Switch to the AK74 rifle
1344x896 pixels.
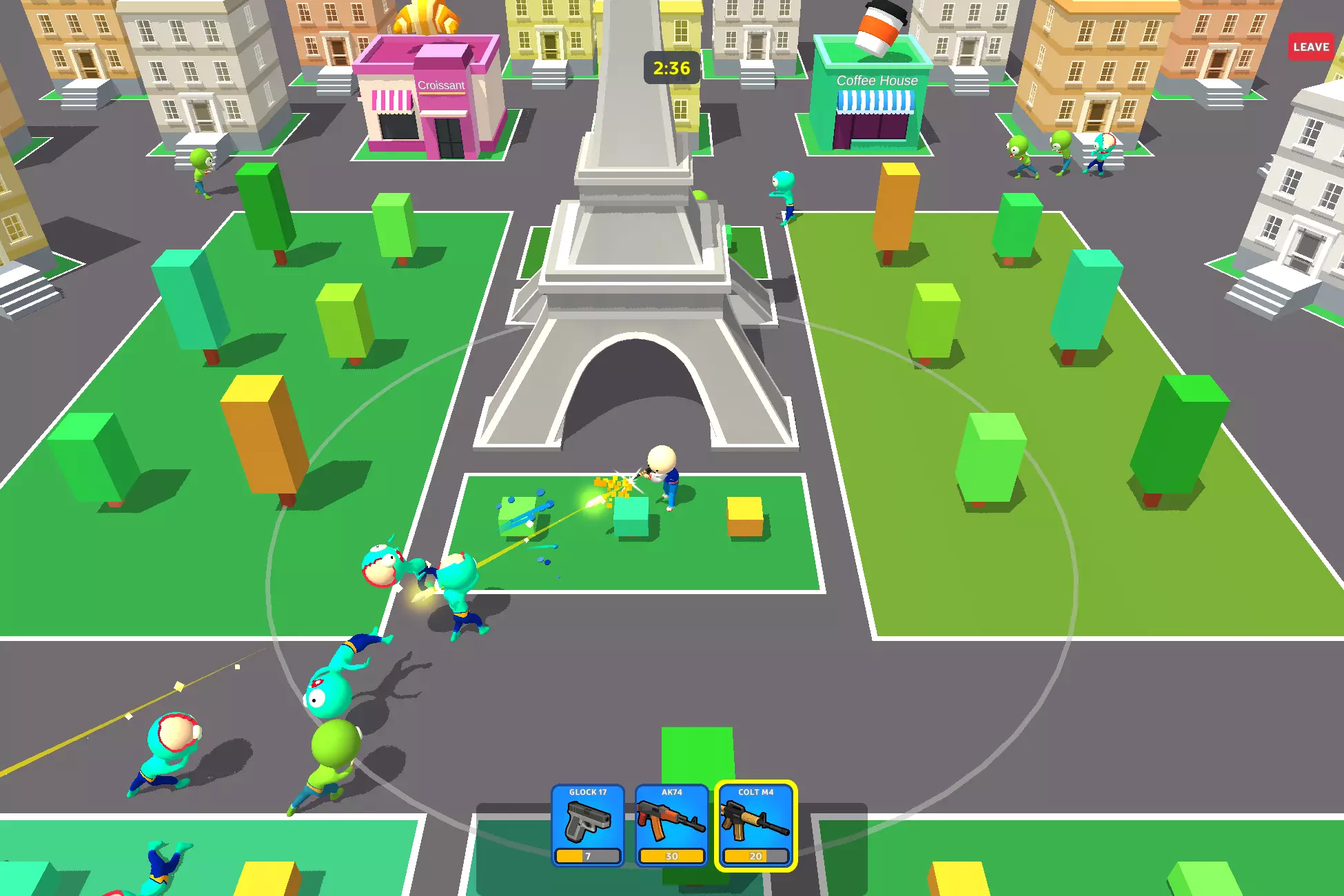click(671, 825)
